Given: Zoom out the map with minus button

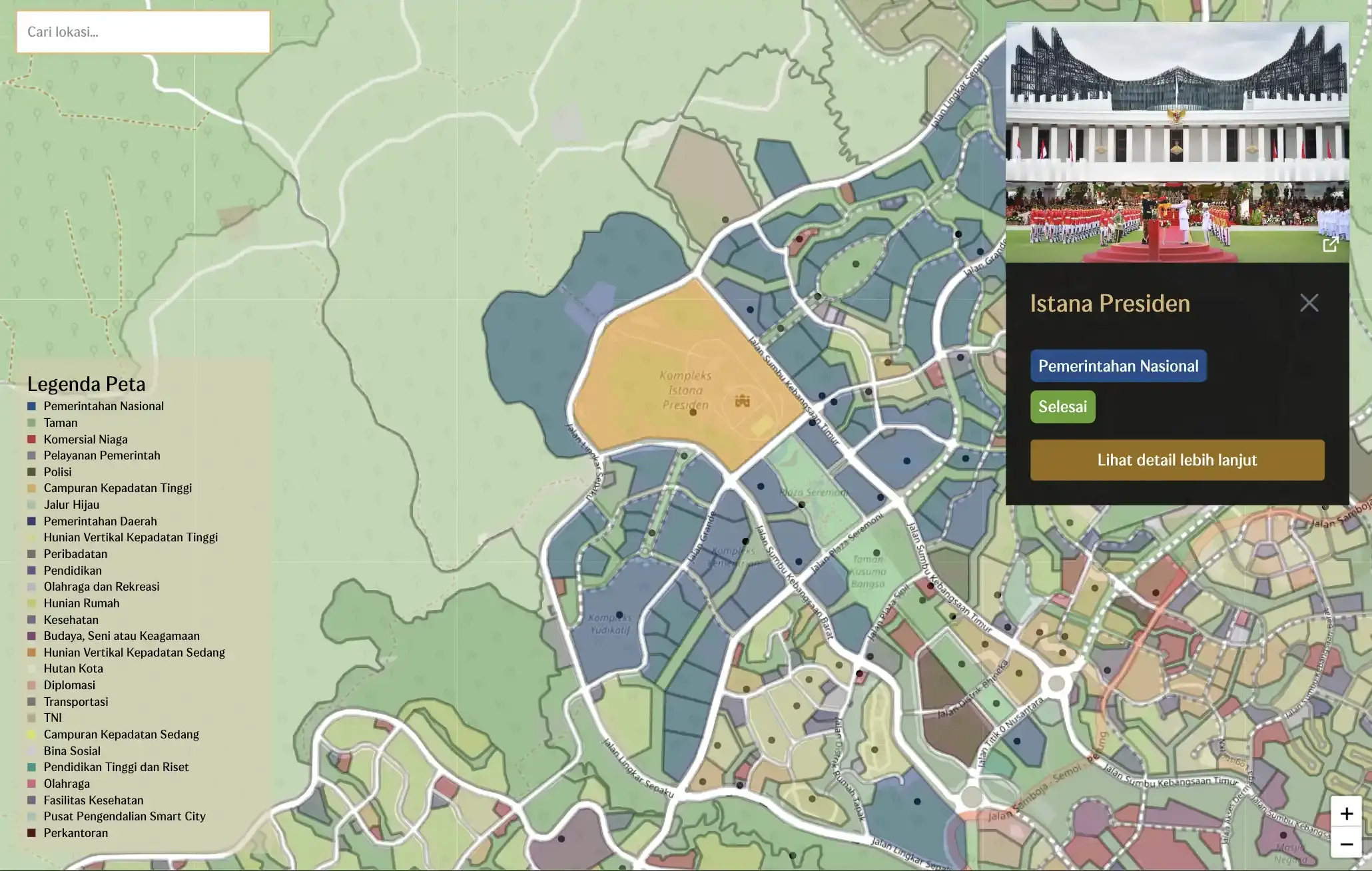Looking at the screenshot, I should tap(1346, 844).
